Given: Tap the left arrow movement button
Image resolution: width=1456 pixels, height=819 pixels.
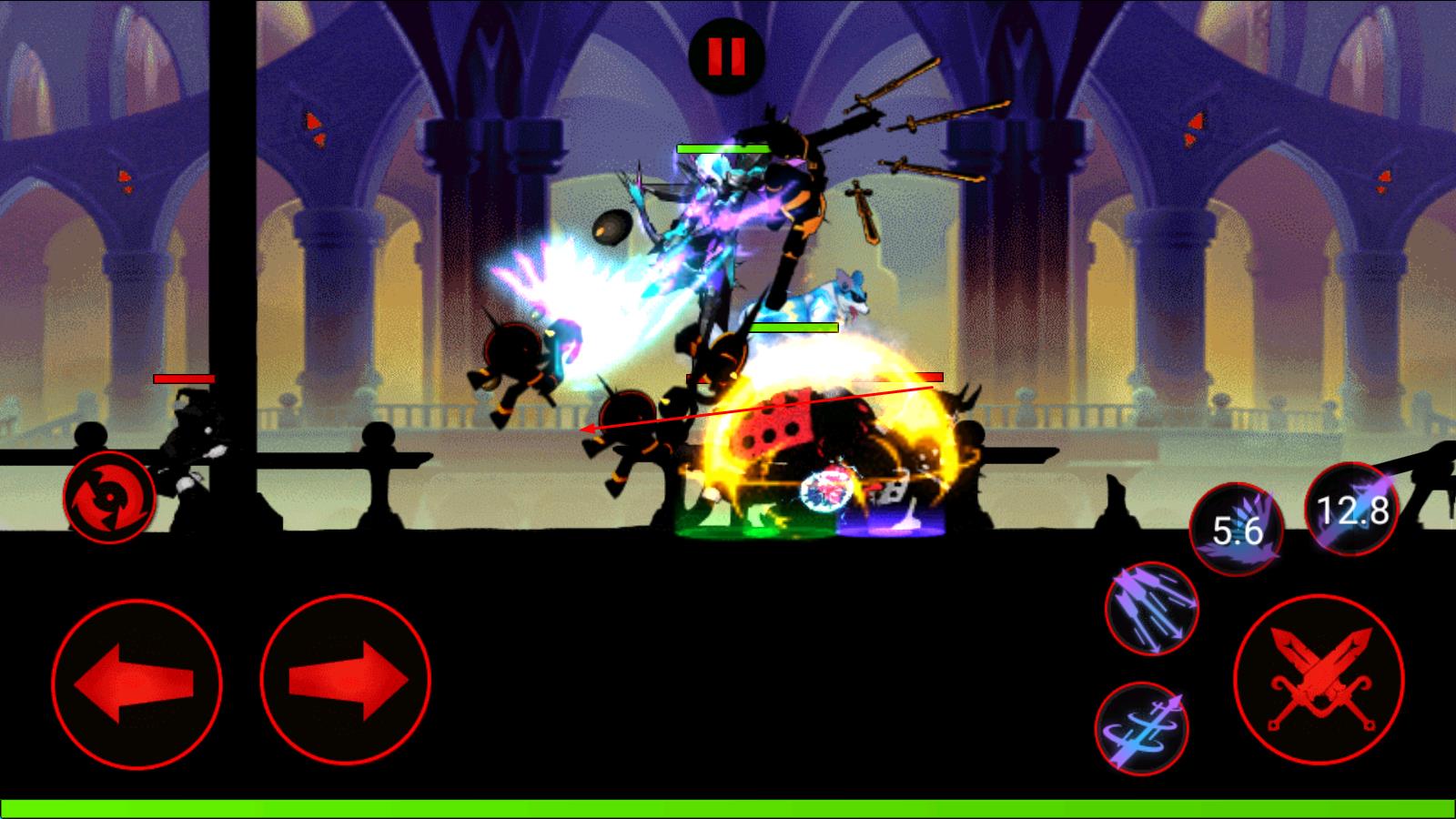Looking at the screenshot, I should (136, 681).
